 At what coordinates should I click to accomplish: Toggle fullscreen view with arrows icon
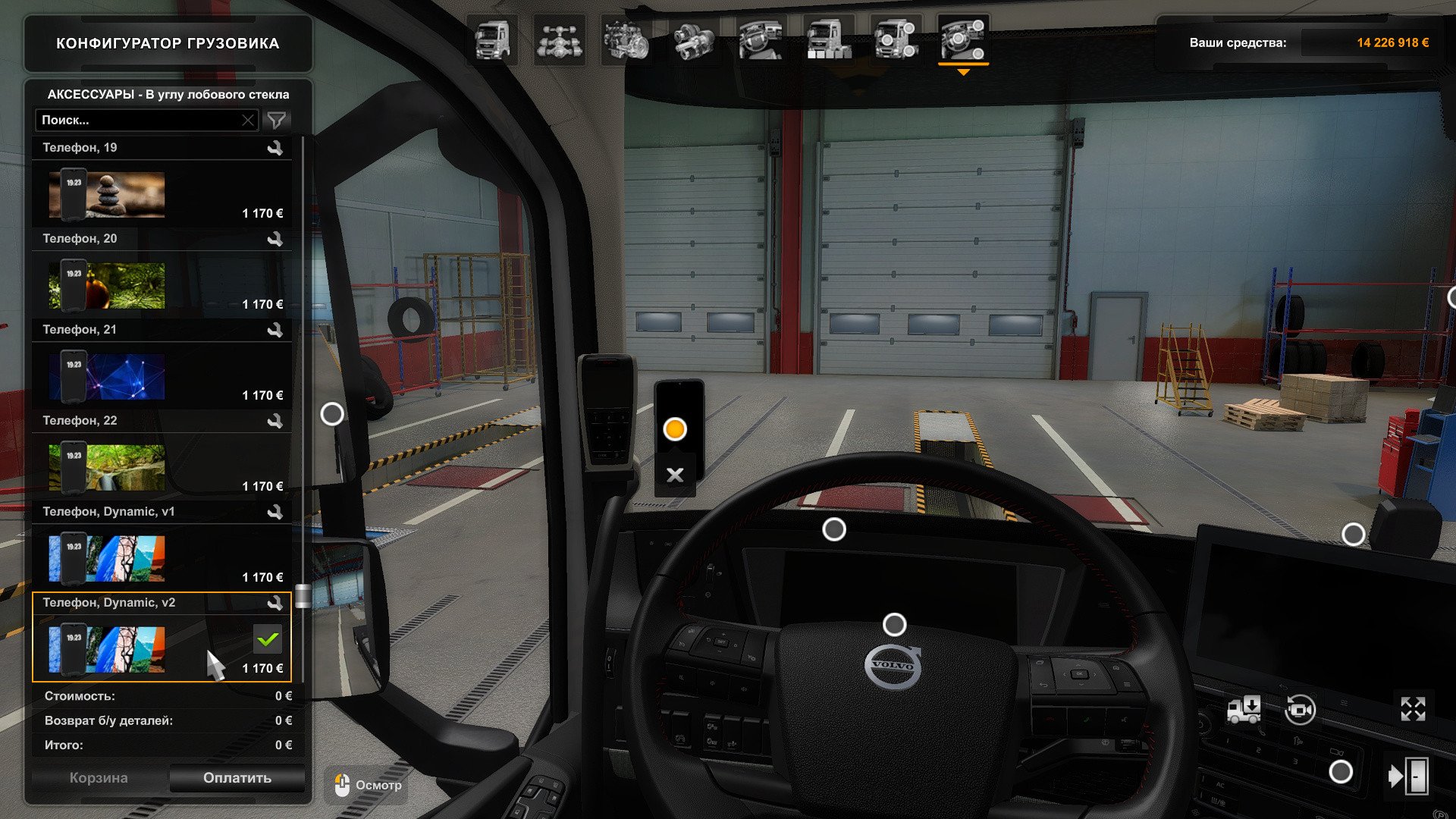(1413, 709)
